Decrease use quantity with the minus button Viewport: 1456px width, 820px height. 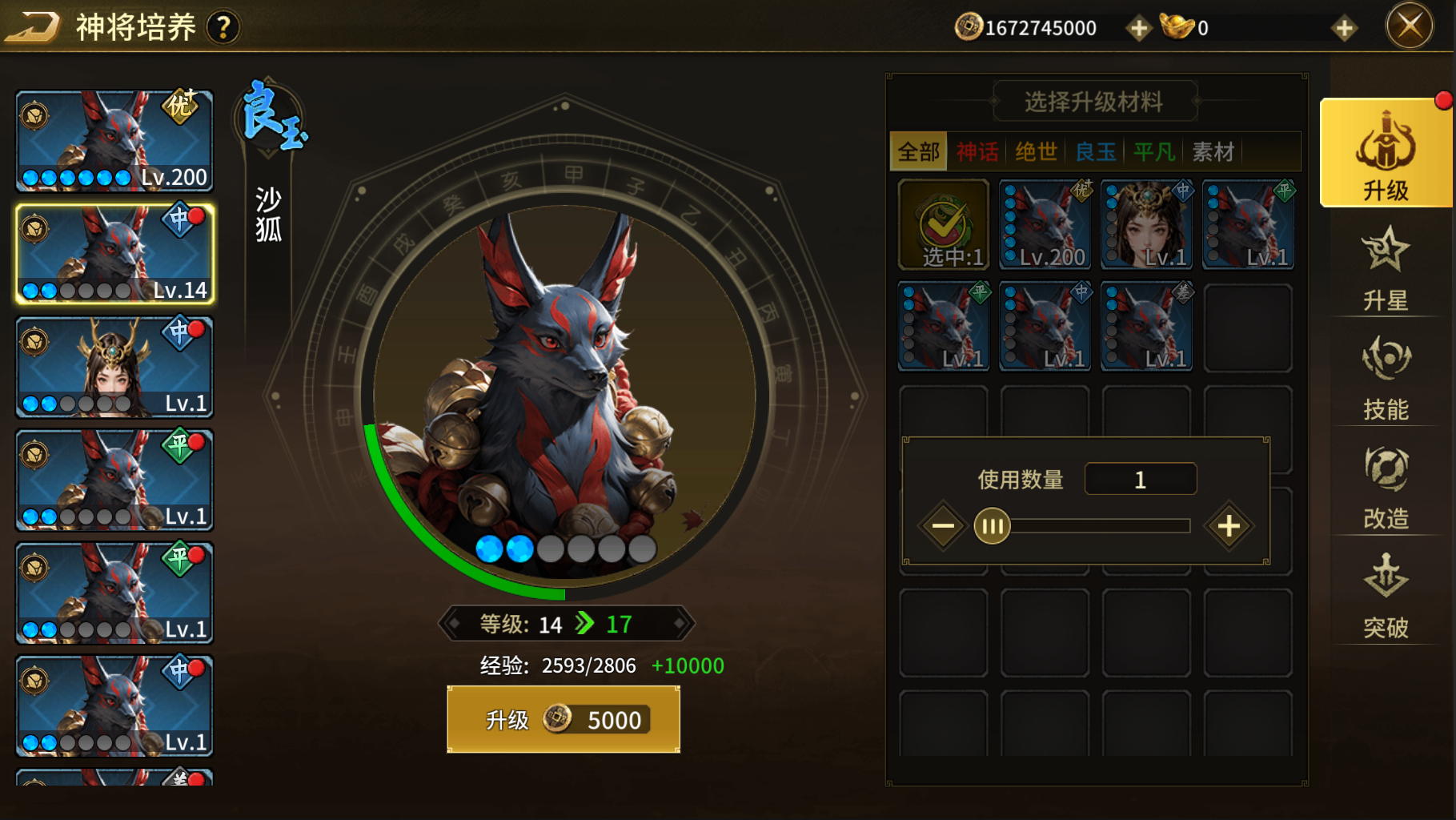pos(943,526)
